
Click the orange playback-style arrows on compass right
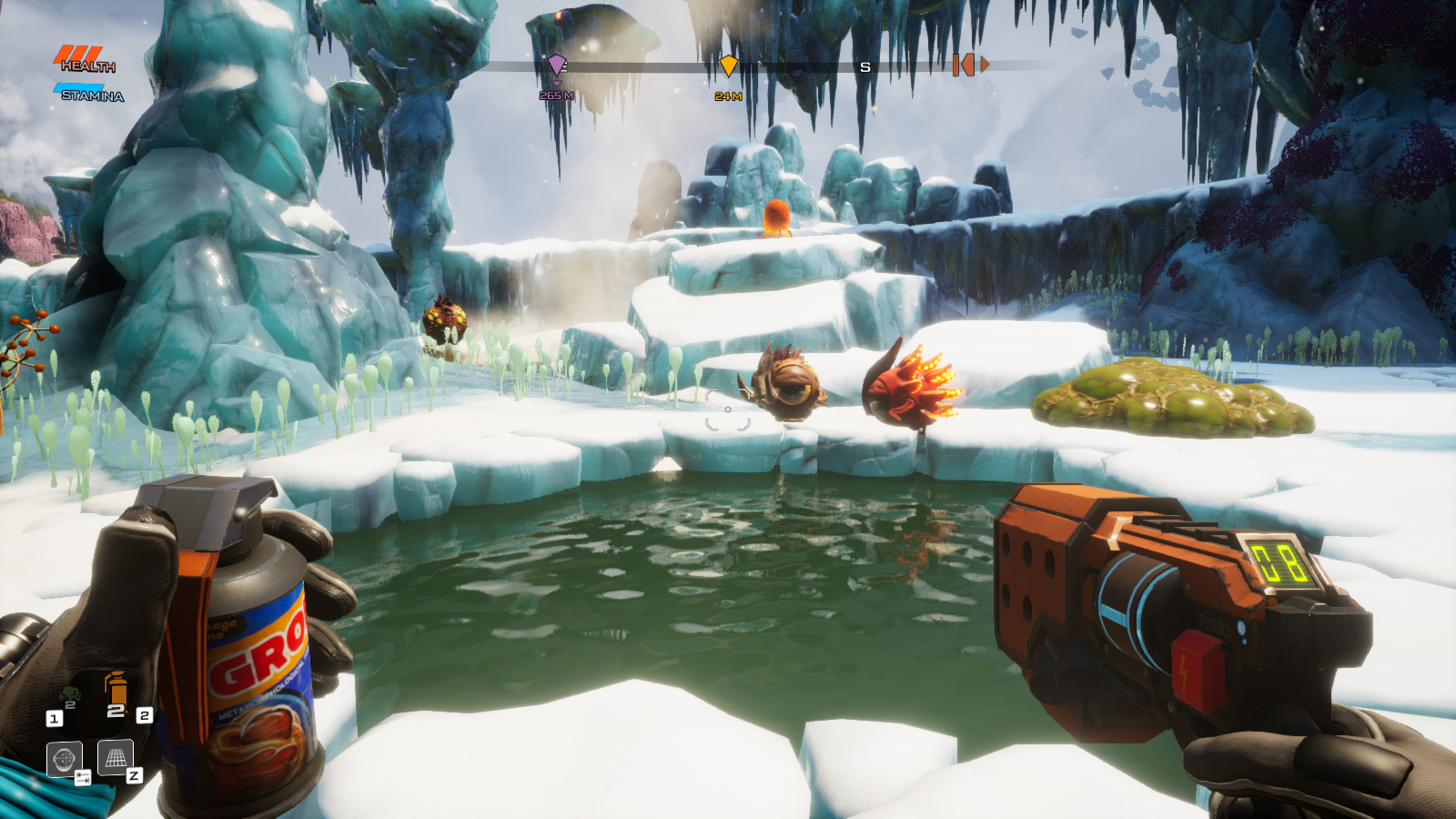[x=970, y=66]
